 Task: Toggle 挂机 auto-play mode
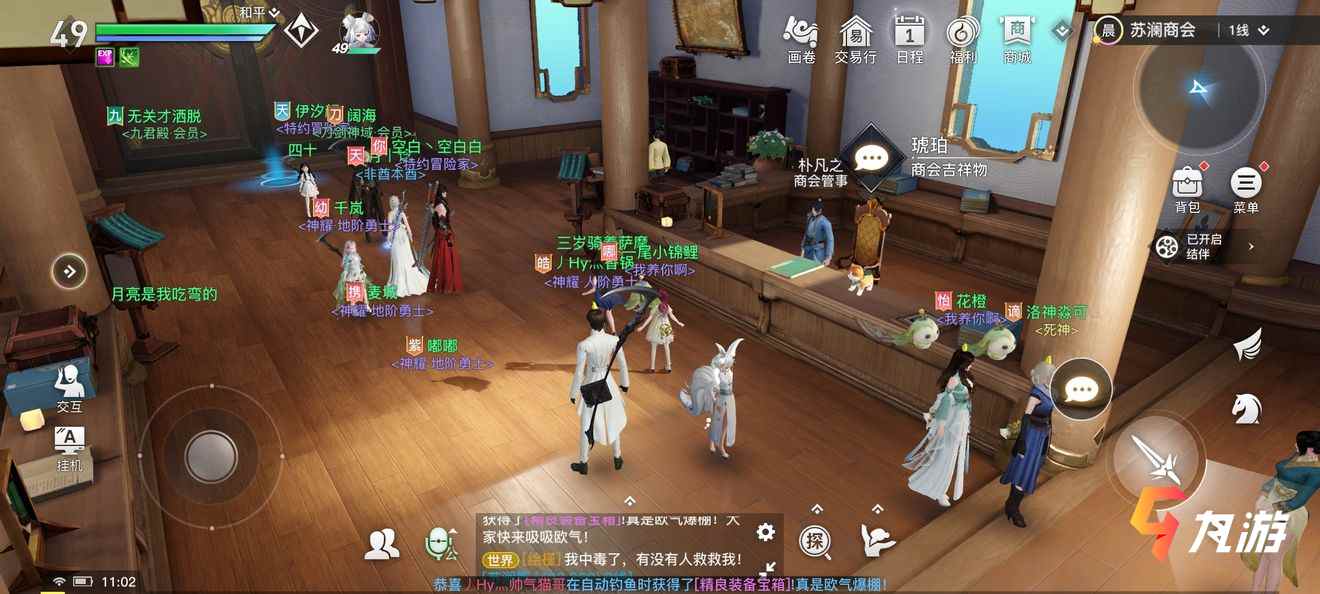click(x=69, y=447)
